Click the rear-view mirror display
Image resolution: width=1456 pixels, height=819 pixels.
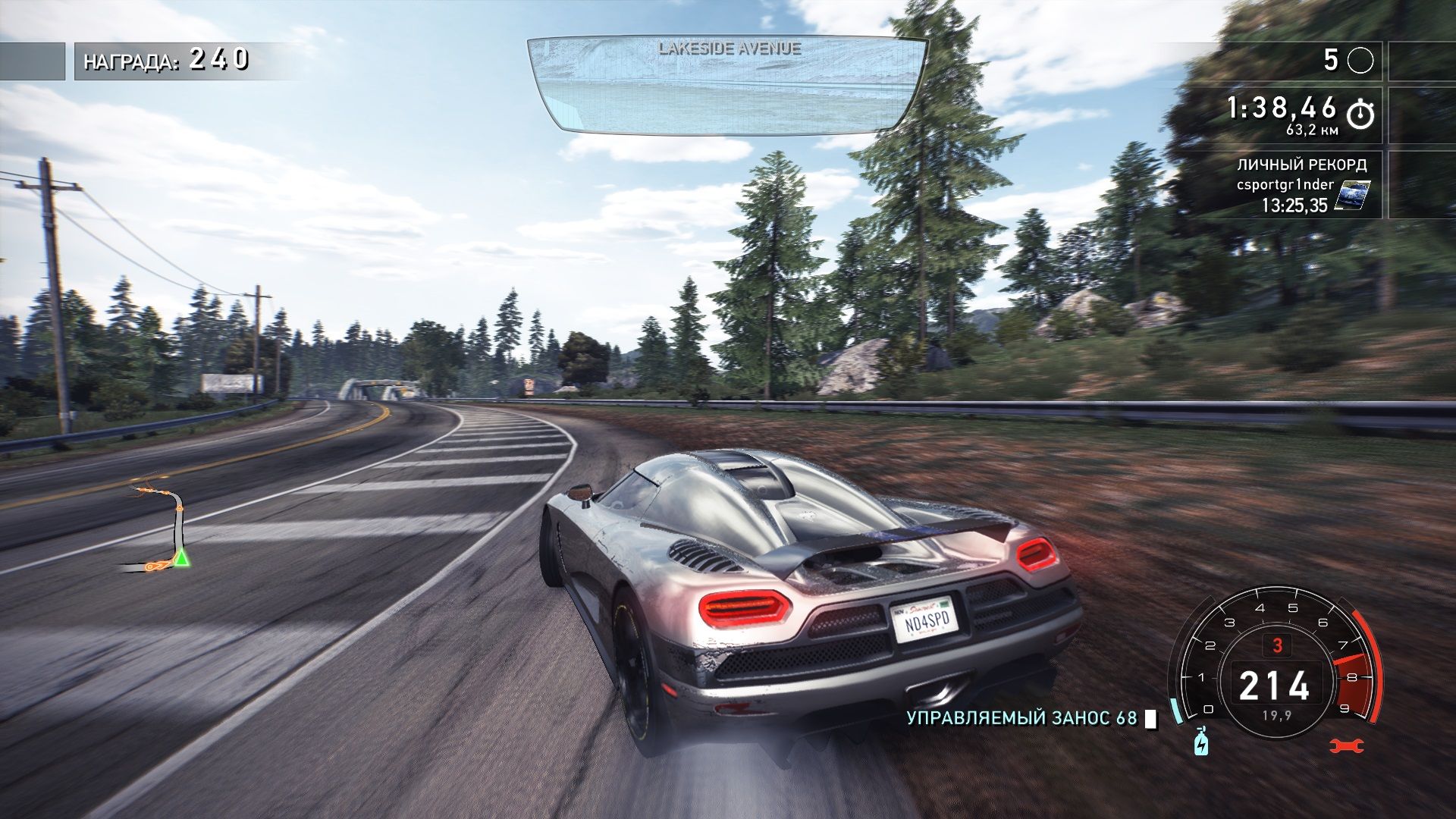tap(726, 85)
